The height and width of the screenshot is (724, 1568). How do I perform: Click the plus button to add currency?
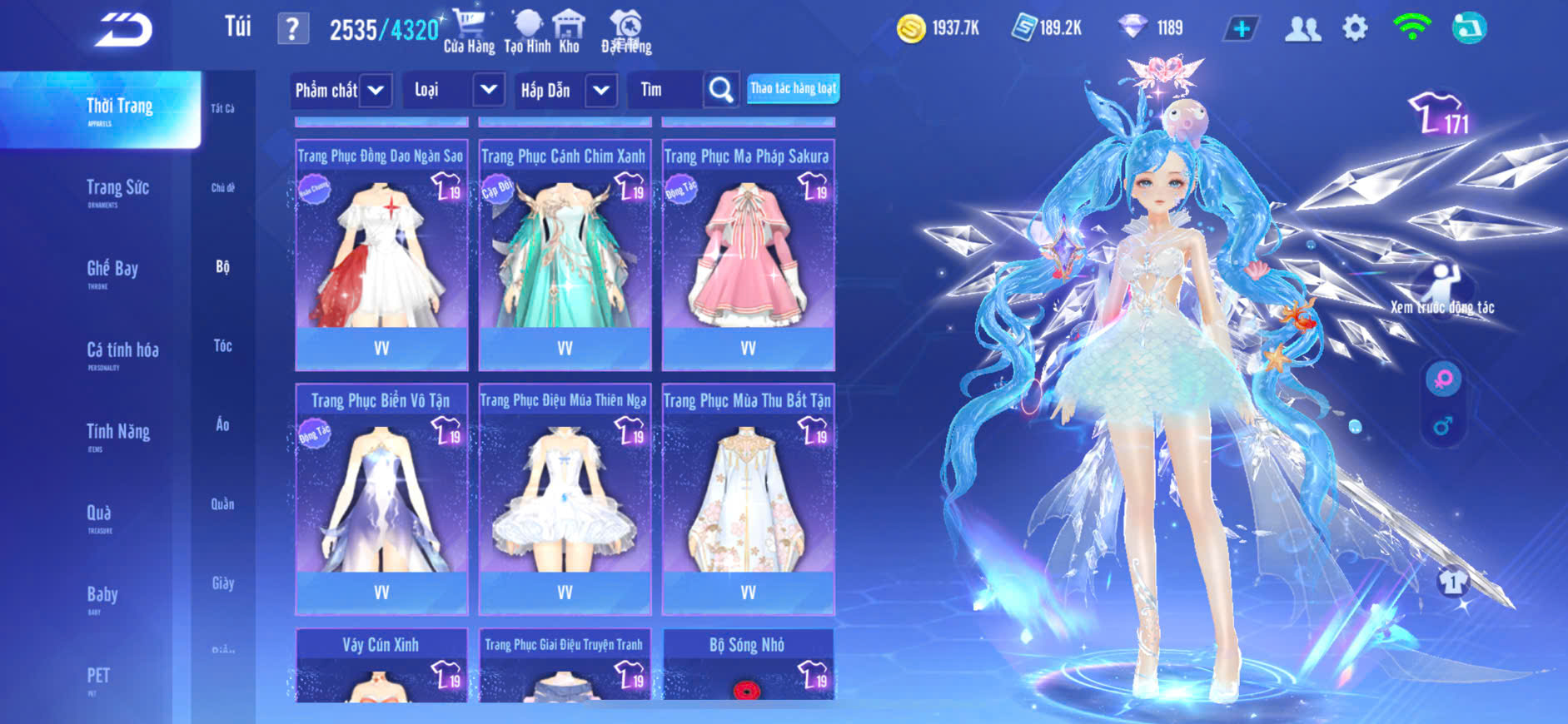click(x=1241, y=29)
